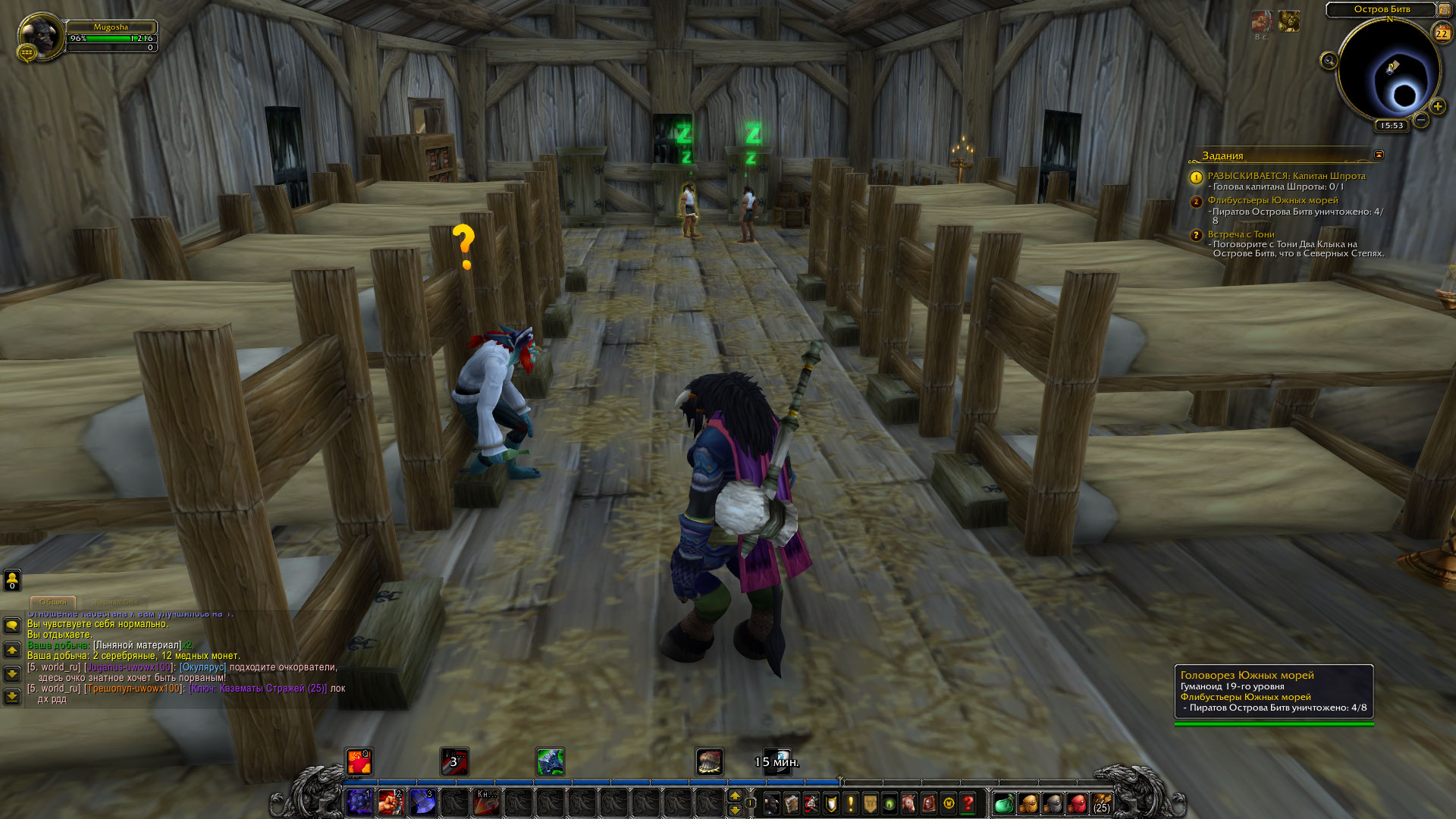The image size is (1456, 819).
Task: Open the social friends button above chat
Action: pyautogui.click(x=12, y=580)
